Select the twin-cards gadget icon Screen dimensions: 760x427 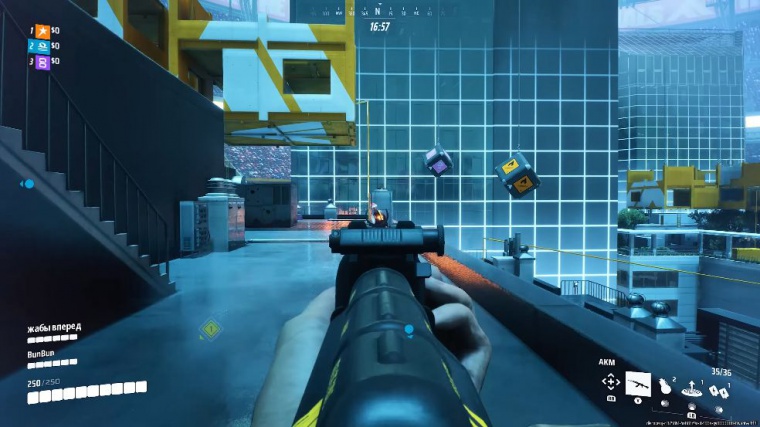(x=717, y=389)
